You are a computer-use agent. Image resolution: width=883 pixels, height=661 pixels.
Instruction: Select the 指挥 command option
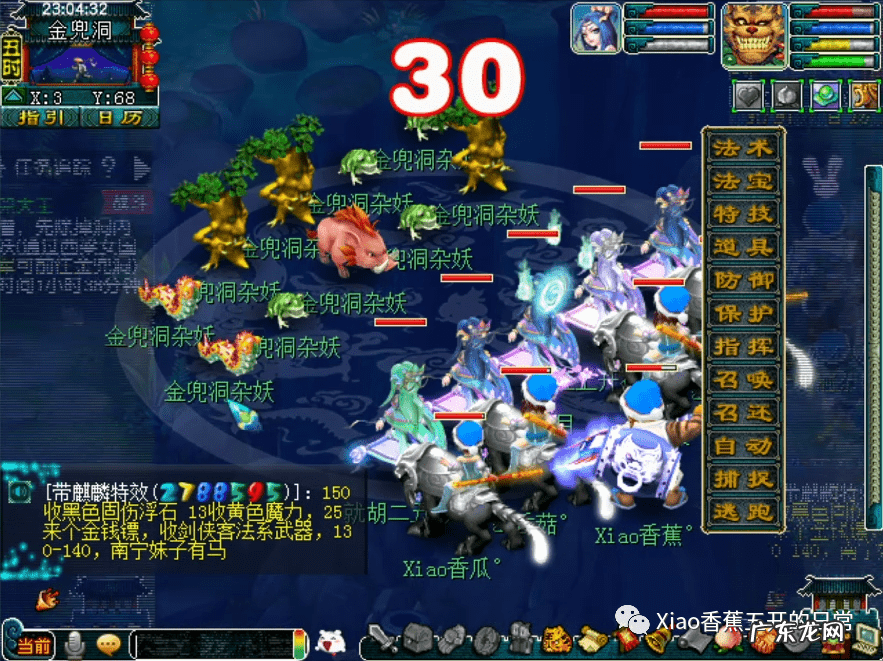tap(743, 346)
